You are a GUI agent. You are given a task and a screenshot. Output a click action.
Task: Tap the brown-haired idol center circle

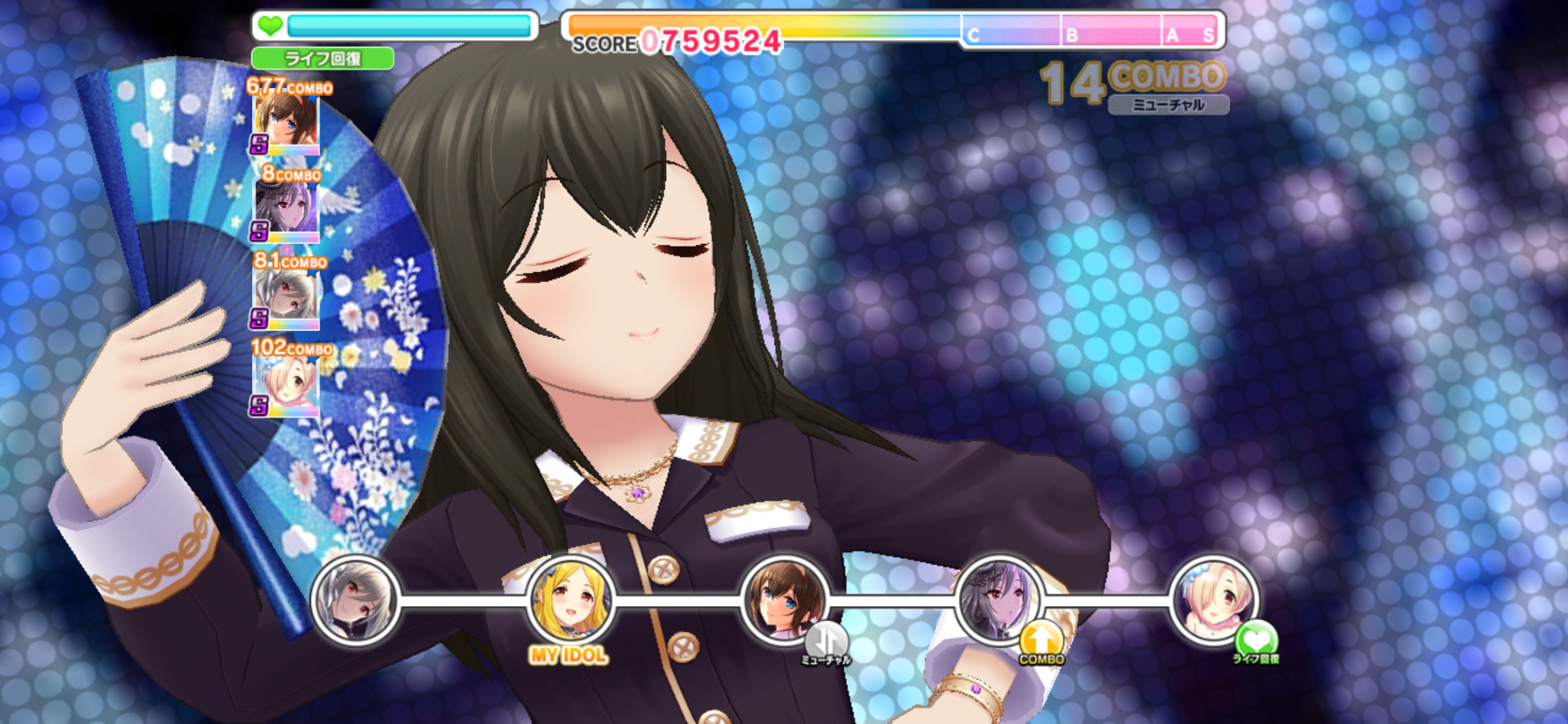pos(785,599)
